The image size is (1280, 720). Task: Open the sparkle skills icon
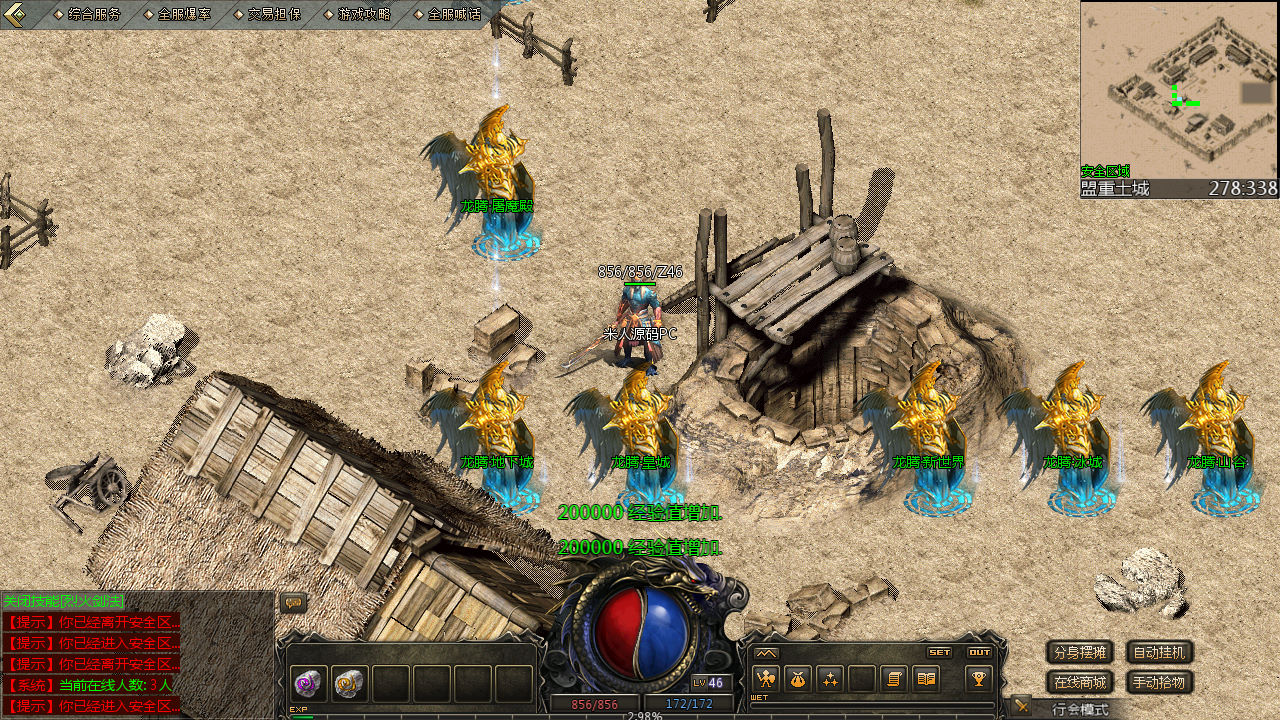coord(829,679)
